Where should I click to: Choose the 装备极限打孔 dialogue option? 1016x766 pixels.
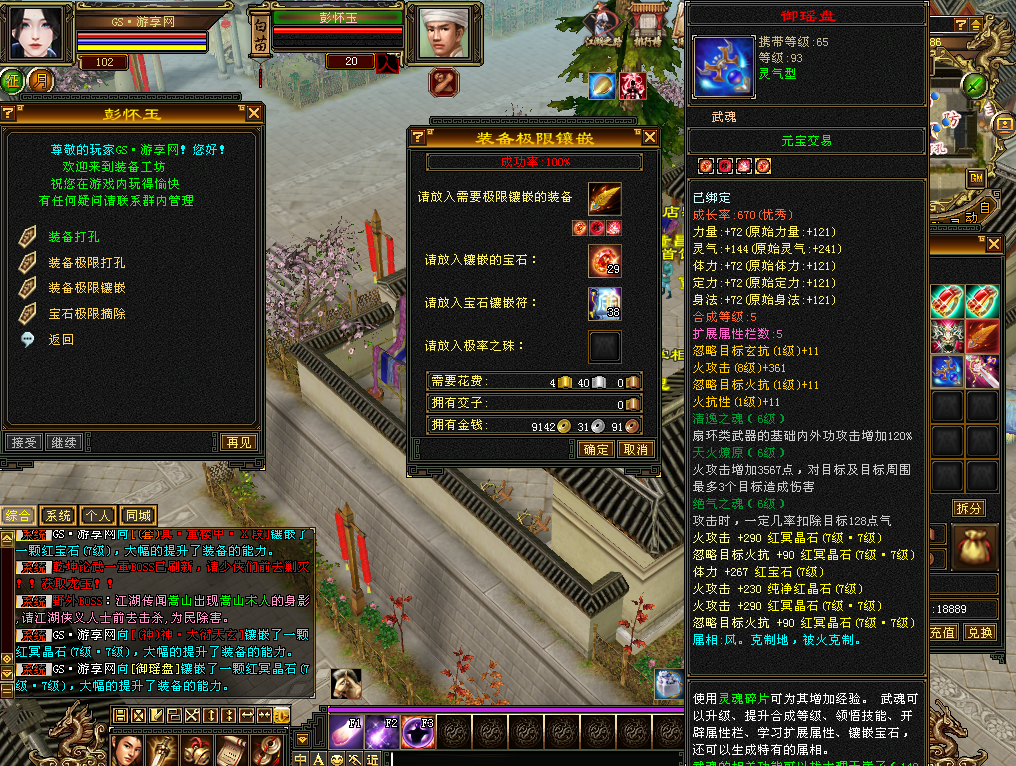tap(86, 262)
